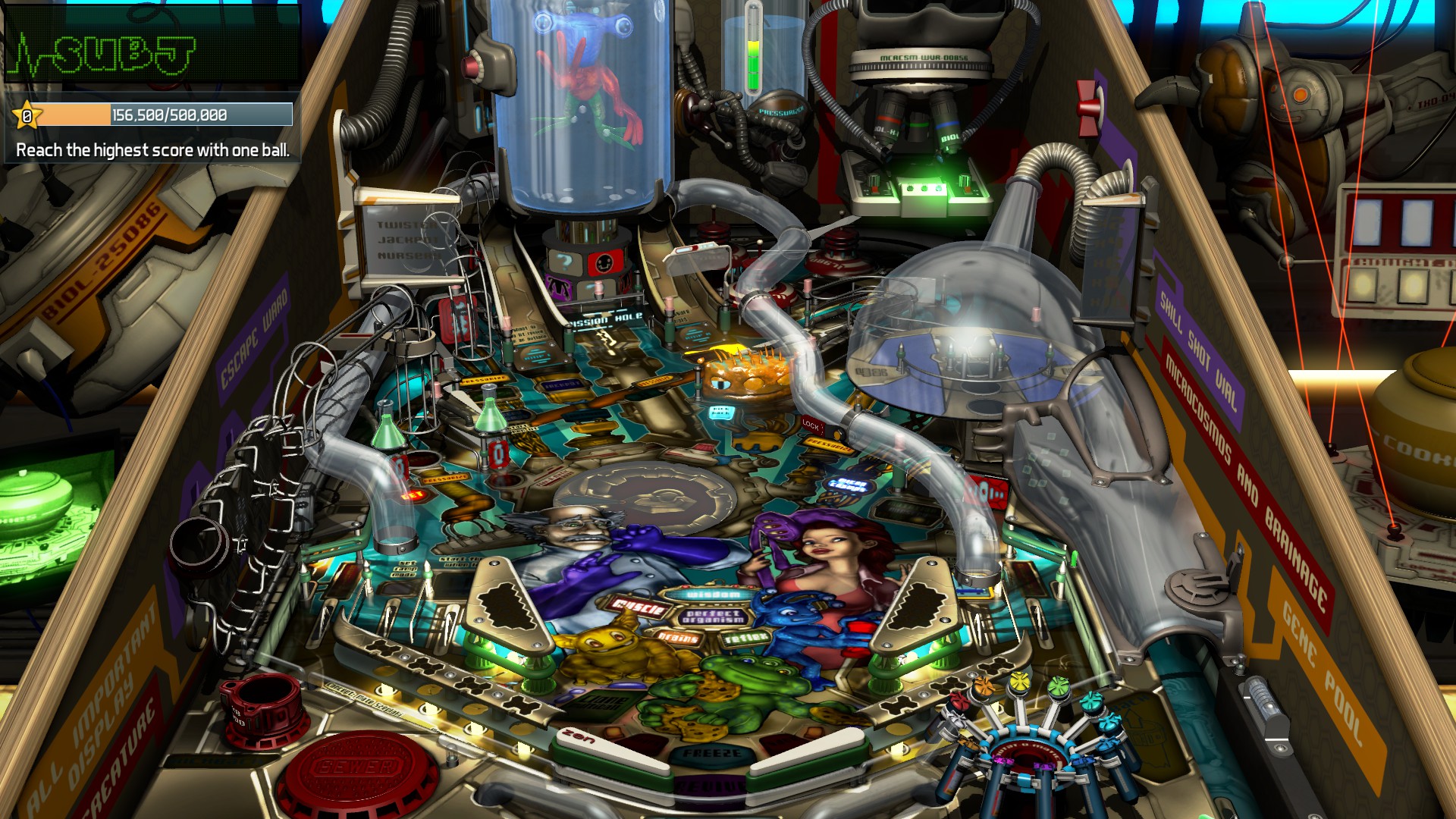Toggle the REFLEX trait light
This screenshot has width=1456, height=819.
click(x=745, y=639)
